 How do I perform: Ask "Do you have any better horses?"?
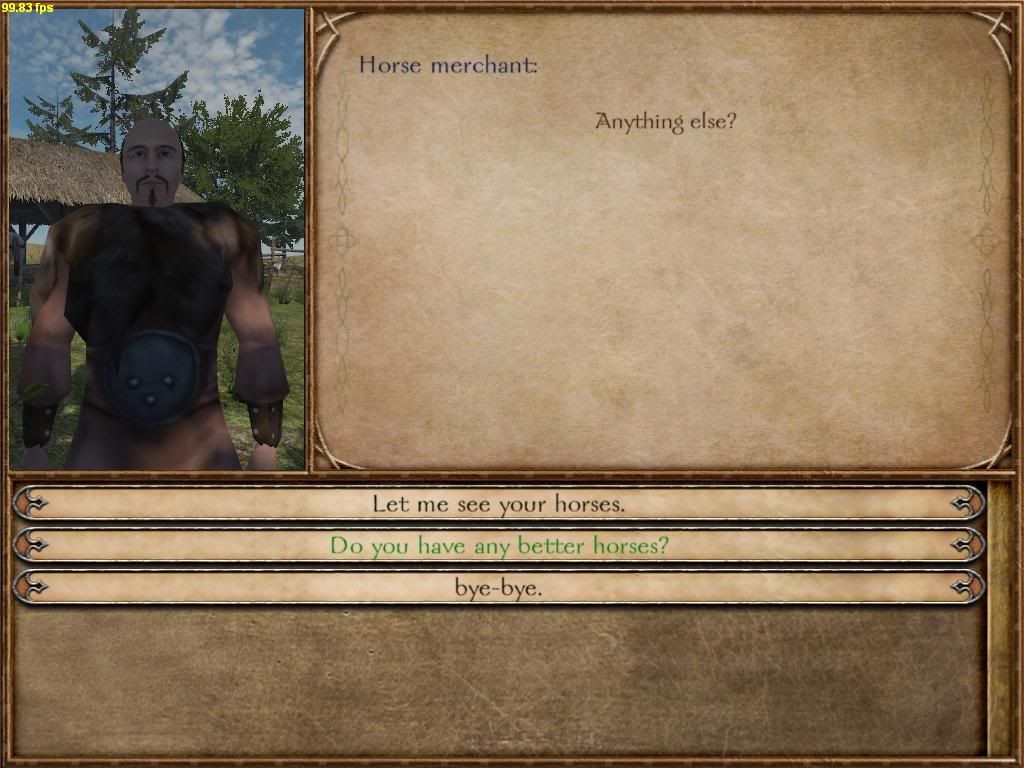[x=498, y=546]
